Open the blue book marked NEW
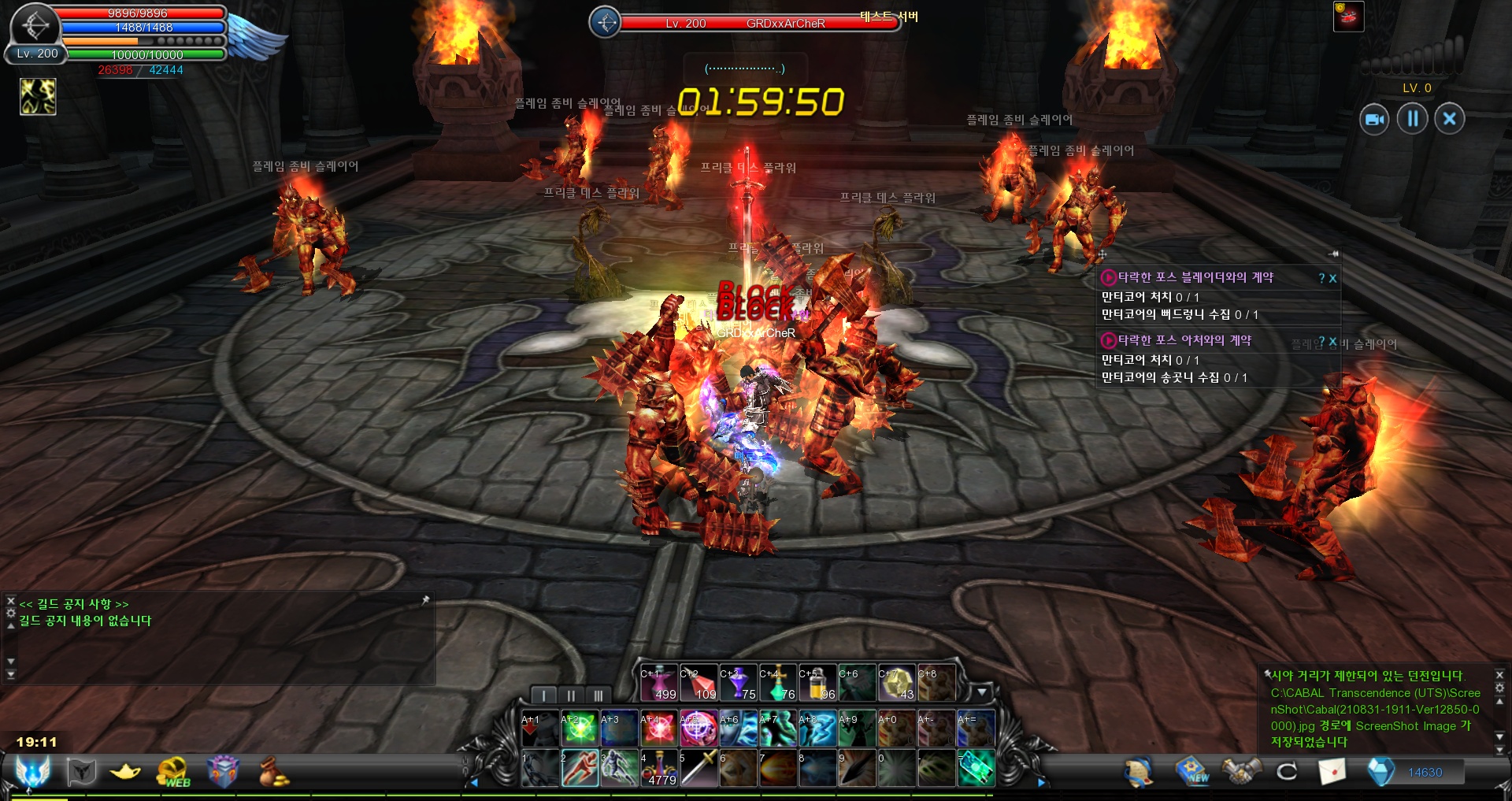This screenshot has height=801, width=1512. pos(1192,772)
